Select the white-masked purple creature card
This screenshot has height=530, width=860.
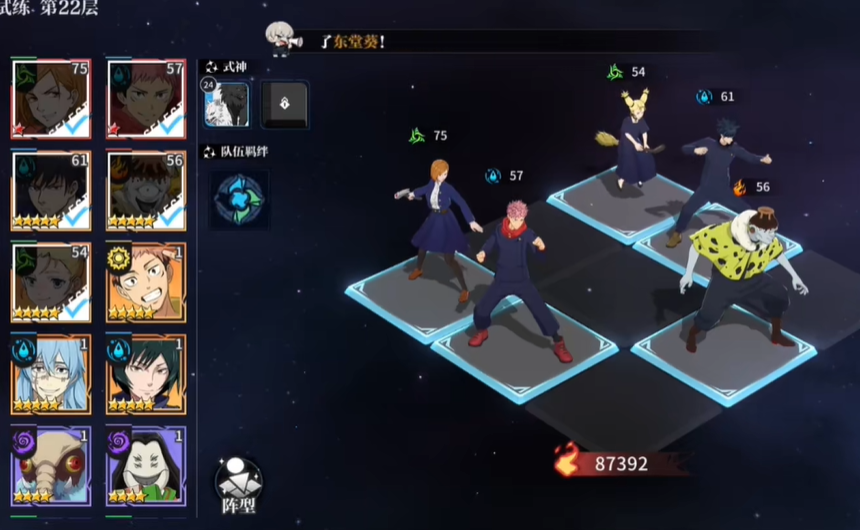(146, 466)
